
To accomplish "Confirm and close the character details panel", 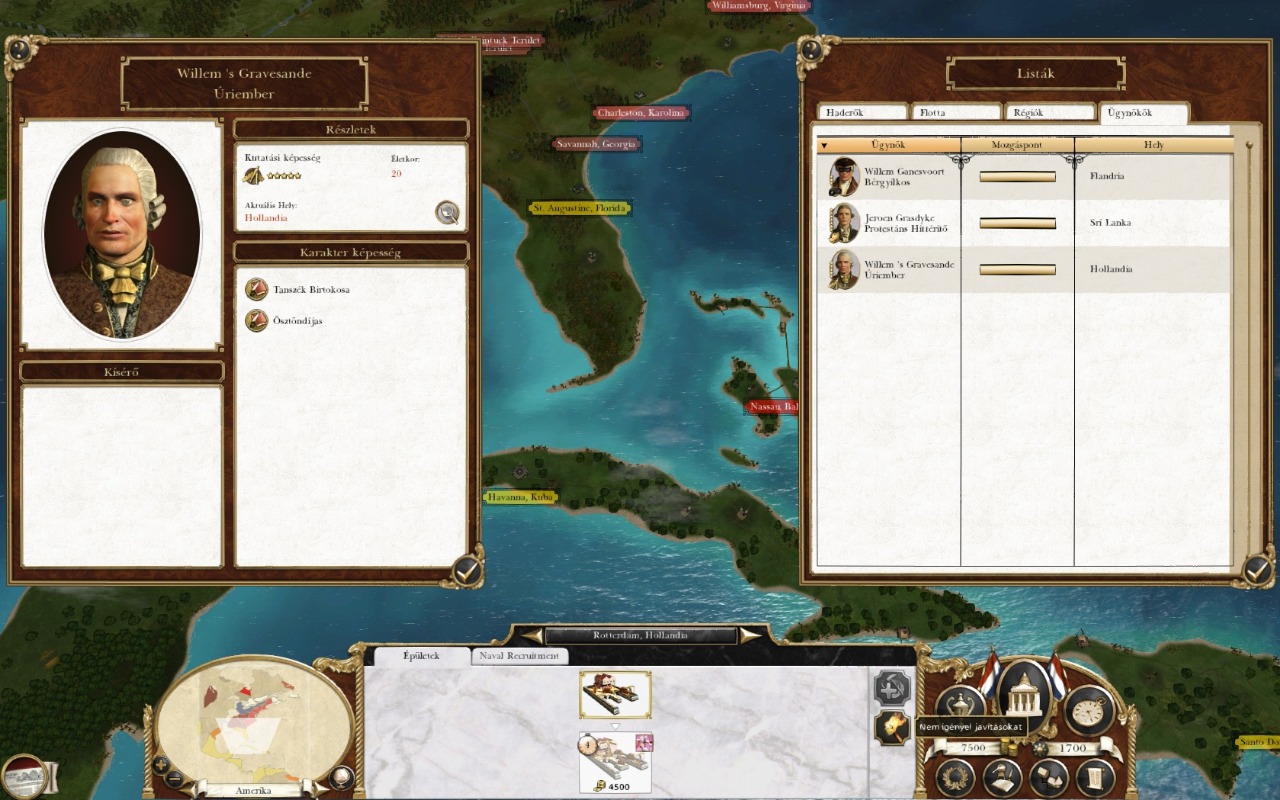I will point(466,571).
